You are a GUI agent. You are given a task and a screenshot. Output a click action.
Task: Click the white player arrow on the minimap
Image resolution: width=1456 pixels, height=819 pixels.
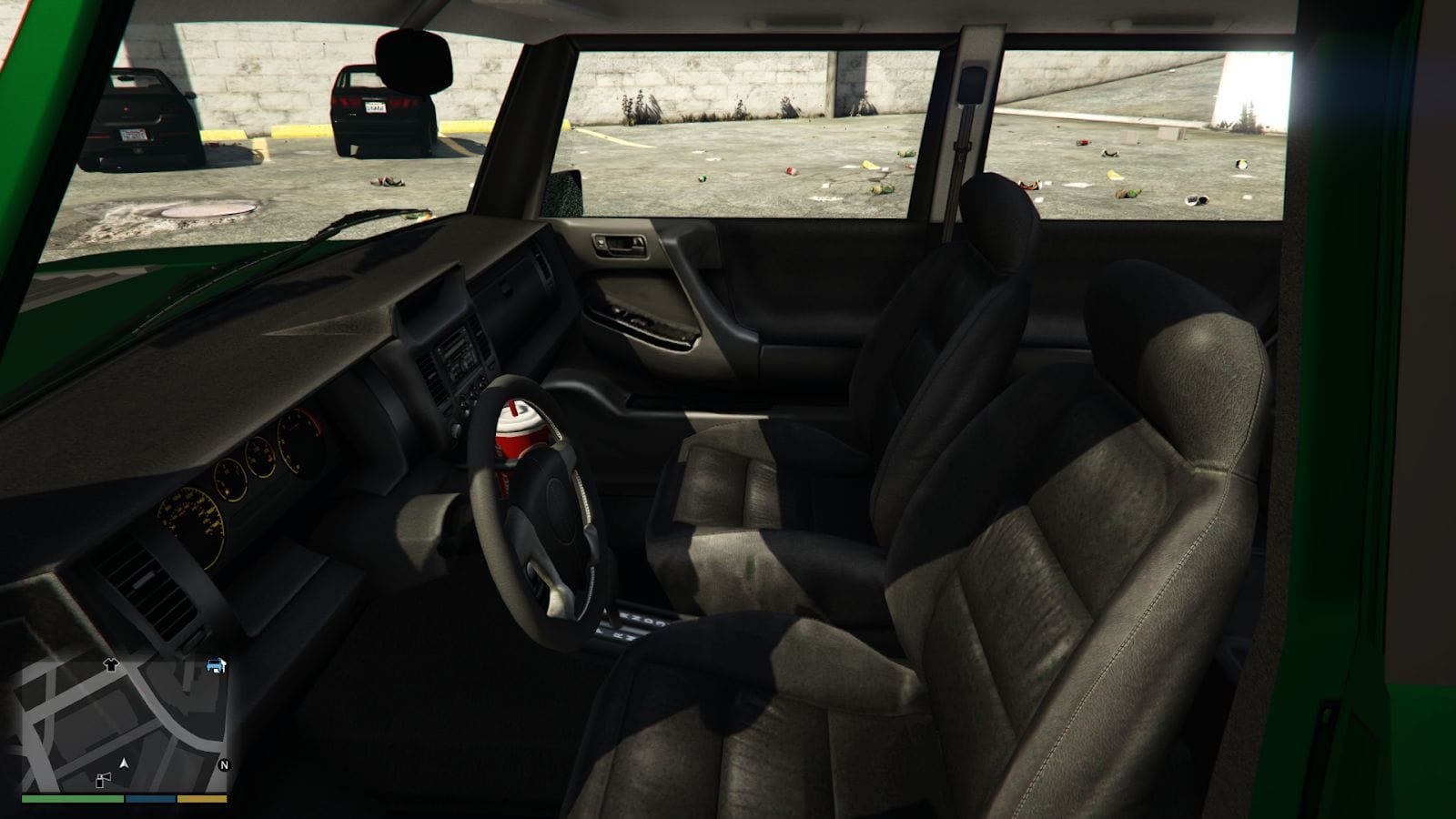point(124,763)
